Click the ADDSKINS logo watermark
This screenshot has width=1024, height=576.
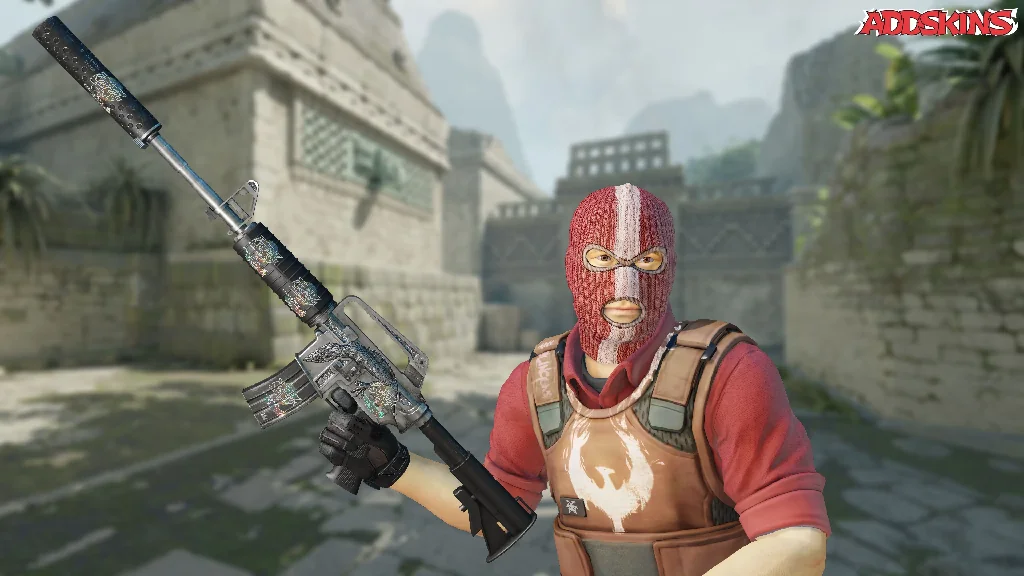(936, 23)
